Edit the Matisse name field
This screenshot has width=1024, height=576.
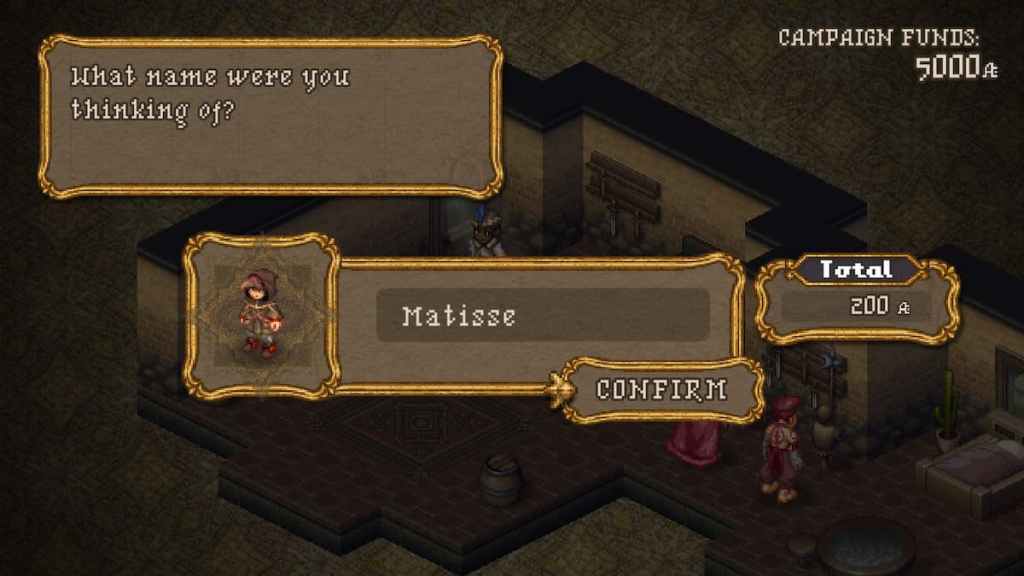click(542, 316)
